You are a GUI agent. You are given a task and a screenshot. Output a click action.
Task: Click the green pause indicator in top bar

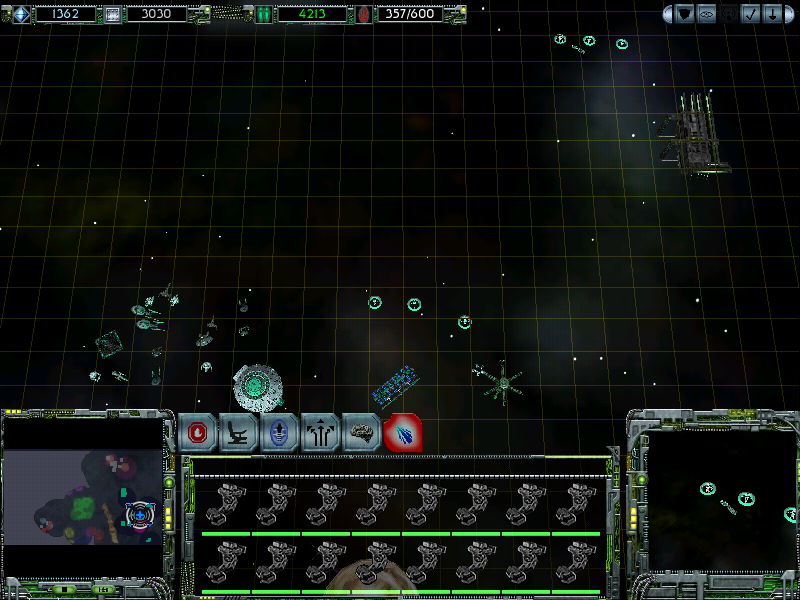(263, 14)
